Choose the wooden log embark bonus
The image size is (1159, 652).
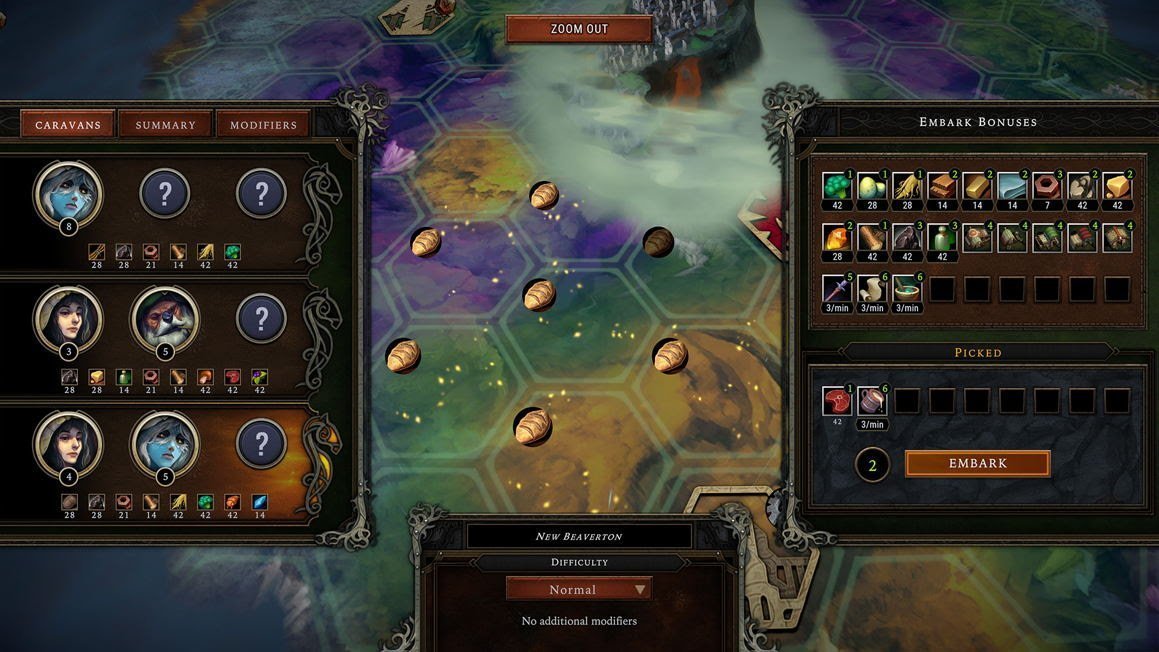[x=871, y=238]
